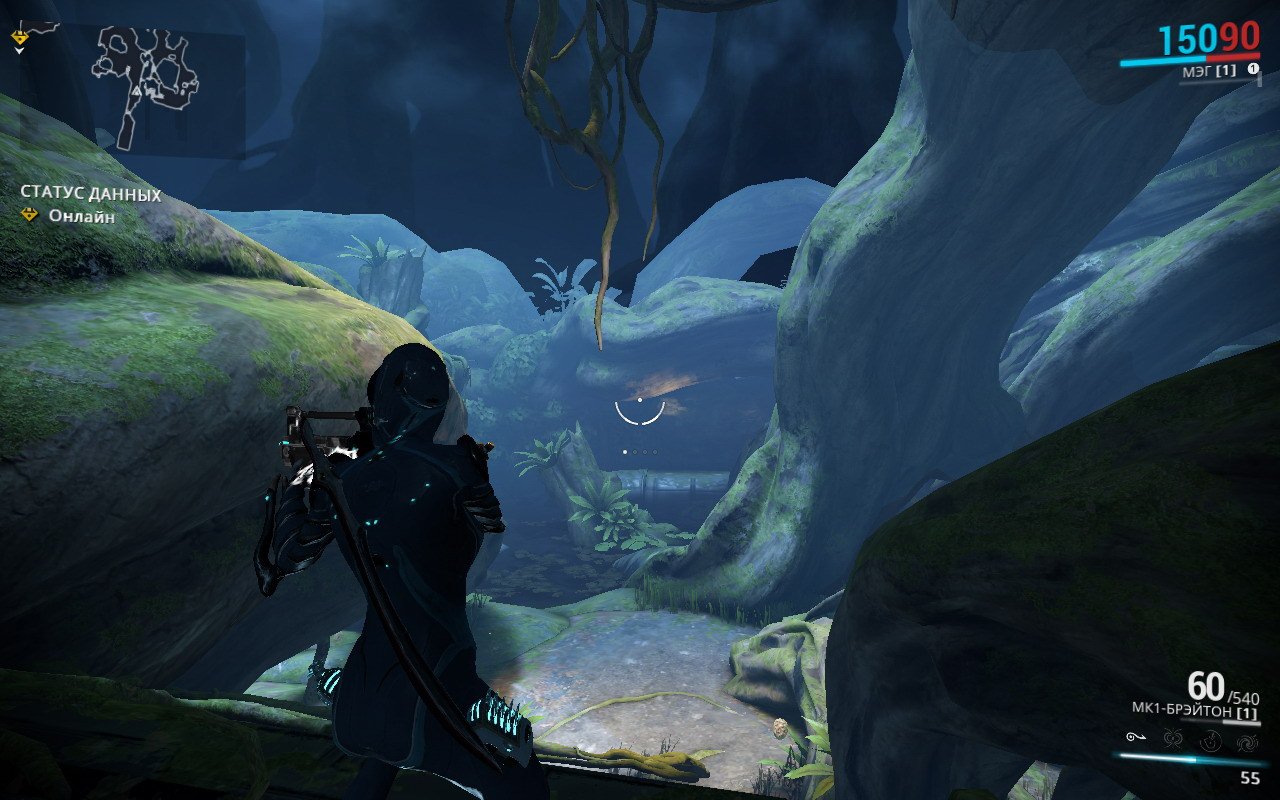Activate the Polarize ability icon
Screen dimensions: 1280x800
1210,741
